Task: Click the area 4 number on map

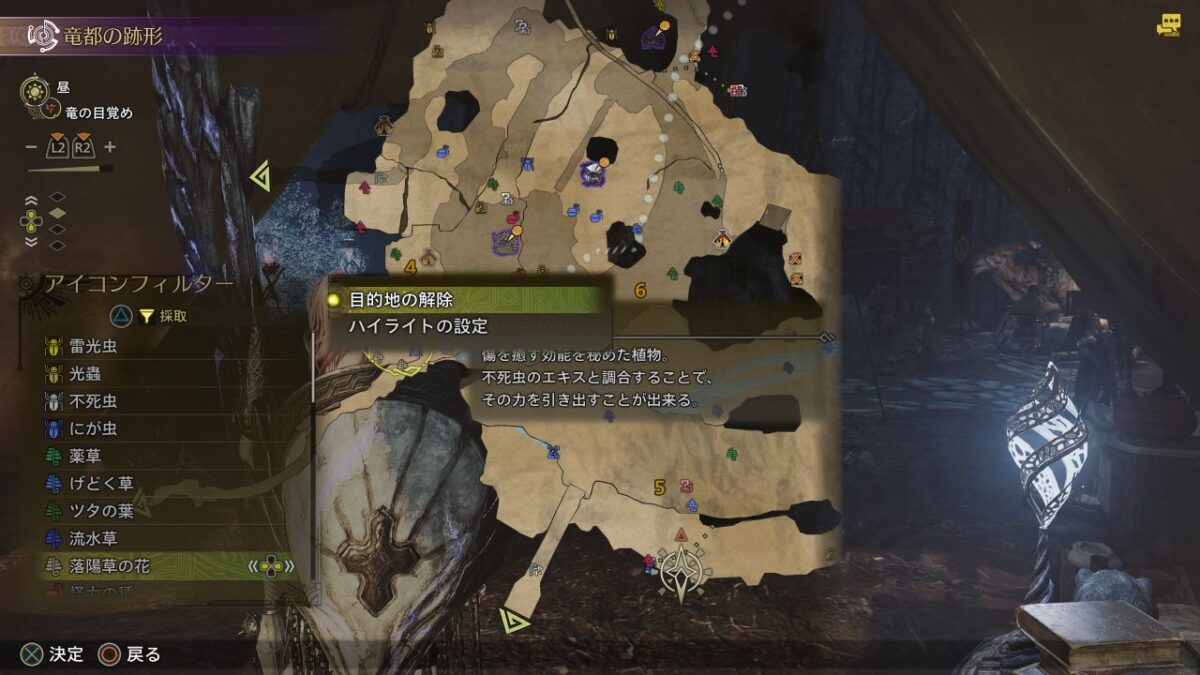Action: click(411, 267)
